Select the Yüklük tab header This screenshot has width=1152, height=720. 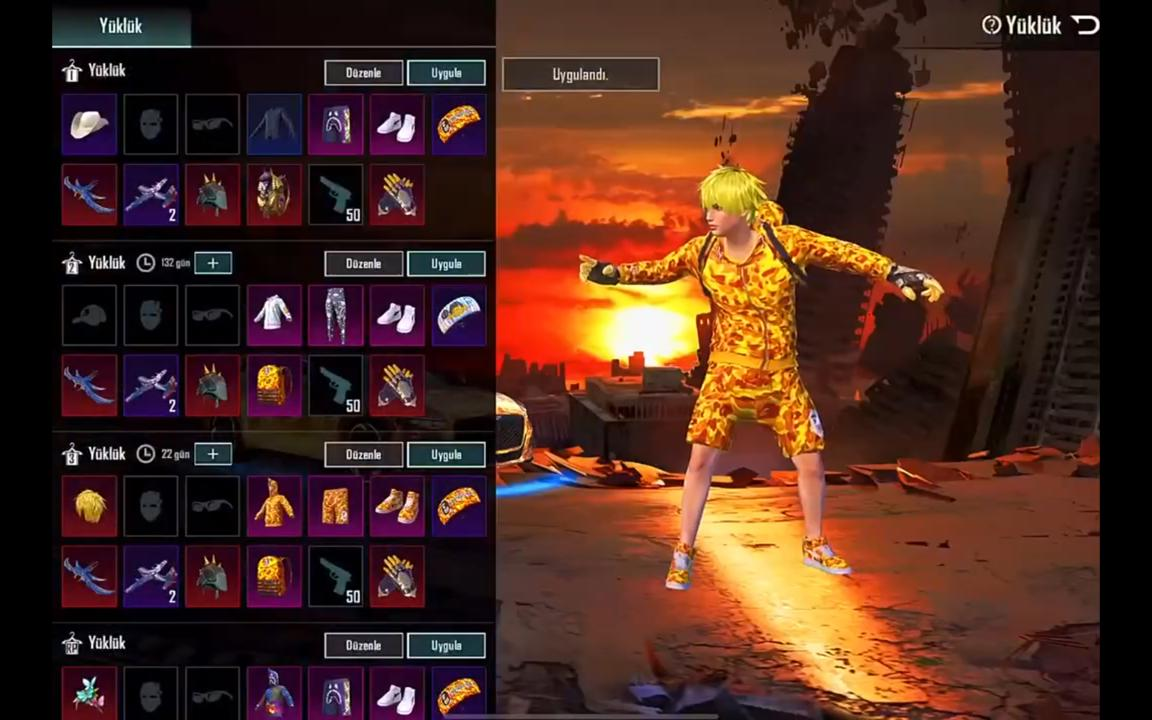121,26
